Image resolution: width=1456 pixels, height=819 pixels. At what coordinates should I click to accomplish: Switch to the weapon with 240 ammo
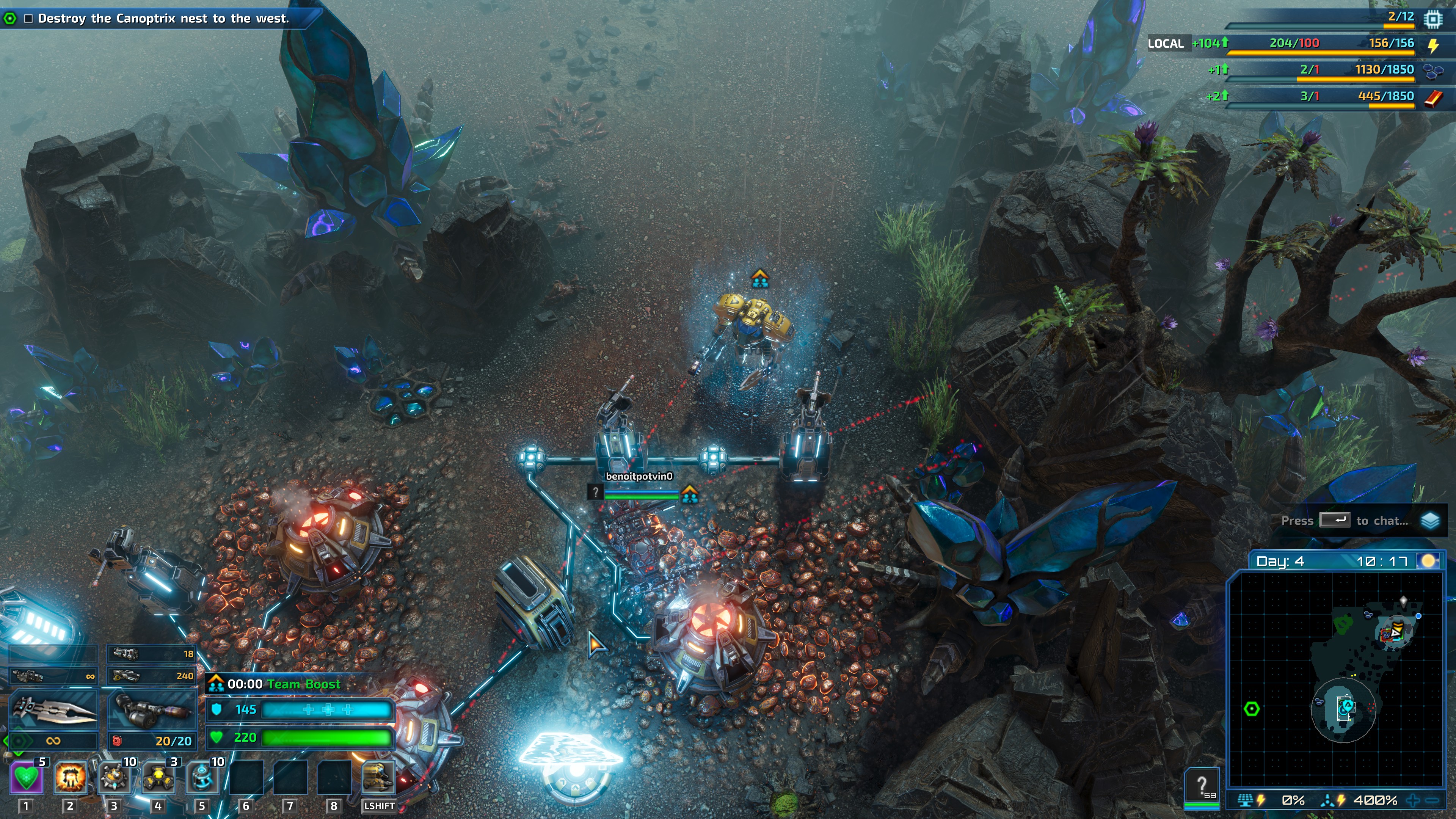[152, 675]
